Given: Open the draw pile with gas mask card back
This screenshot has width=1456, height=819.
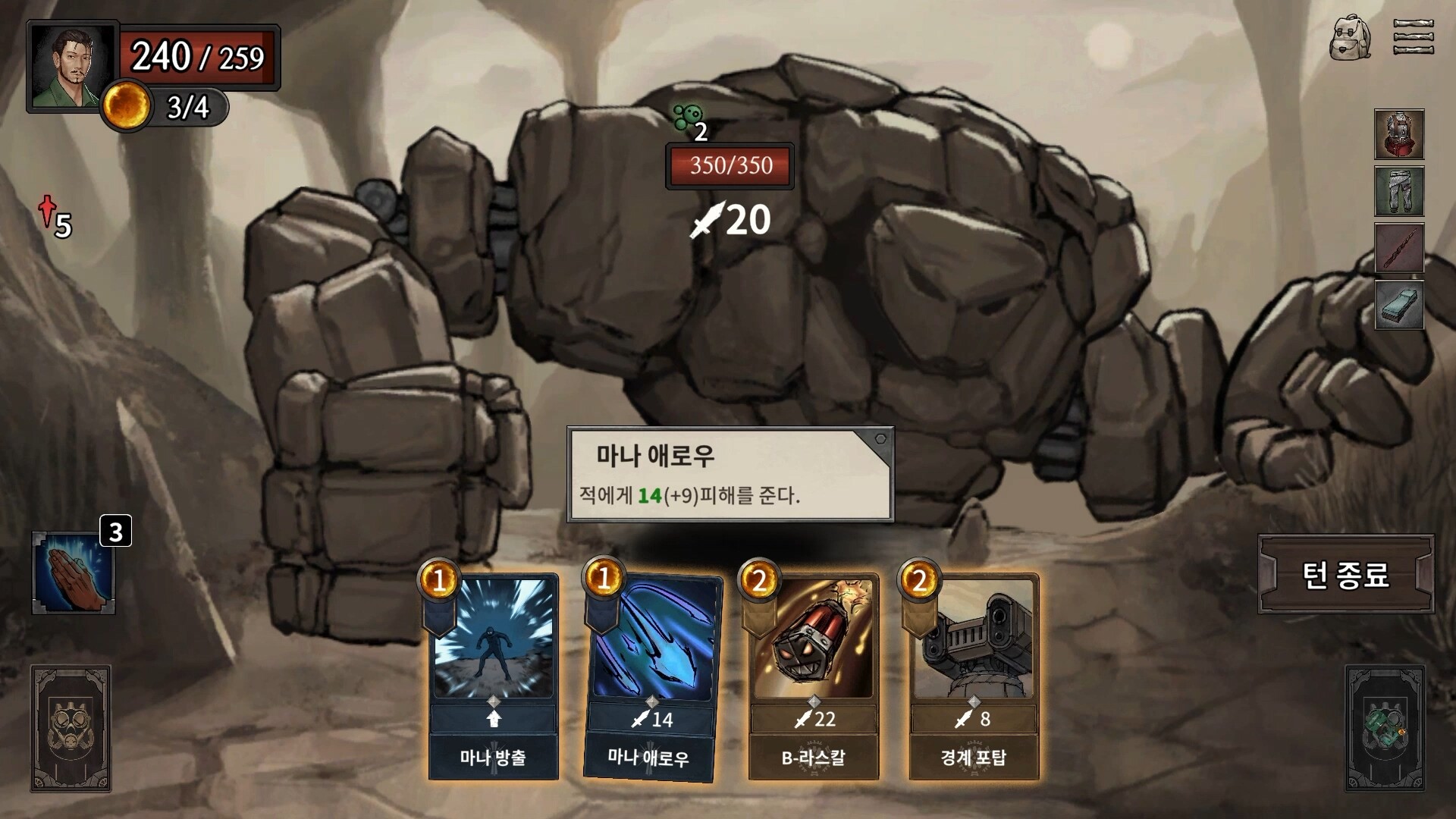Looking at the screenshot, I should 72,728.
